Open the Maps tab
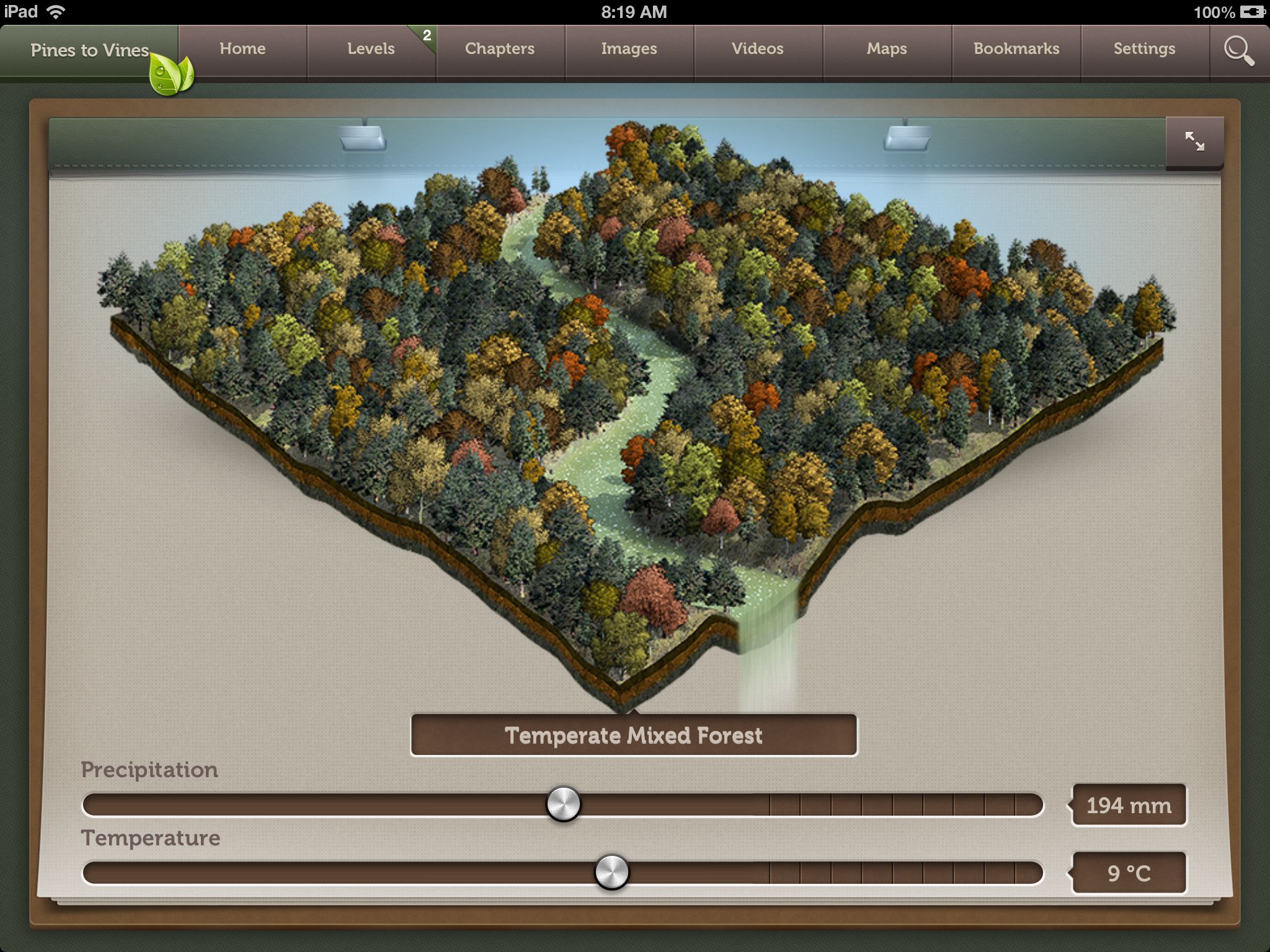This screenshot has width=1270, height=952. 887,49
